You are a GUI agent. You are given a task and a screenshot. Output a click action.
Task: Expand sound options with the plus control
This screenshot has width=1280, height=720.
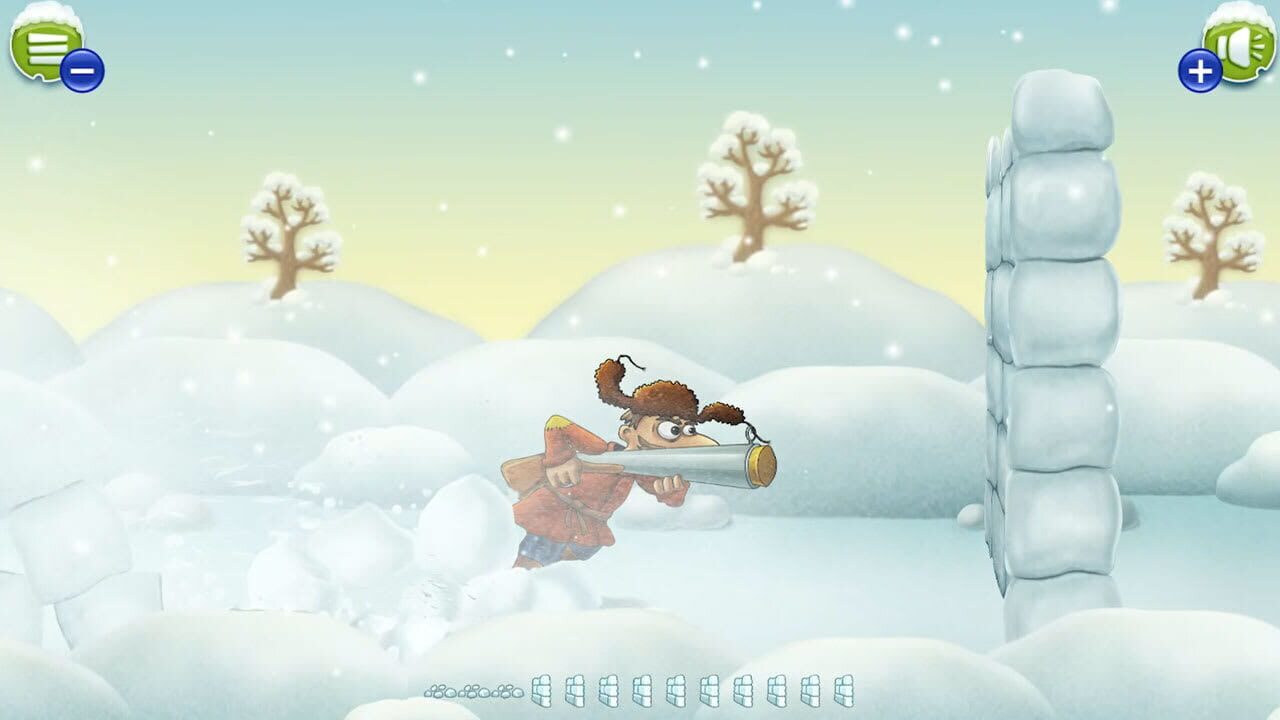tap(1199, 70)
